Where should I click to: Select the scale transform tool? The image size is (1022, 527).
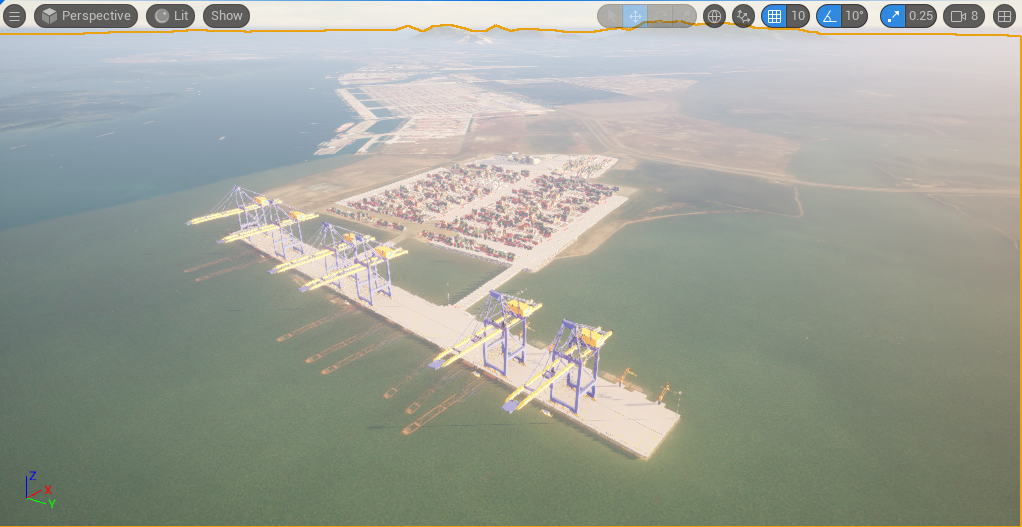(683, 16)
